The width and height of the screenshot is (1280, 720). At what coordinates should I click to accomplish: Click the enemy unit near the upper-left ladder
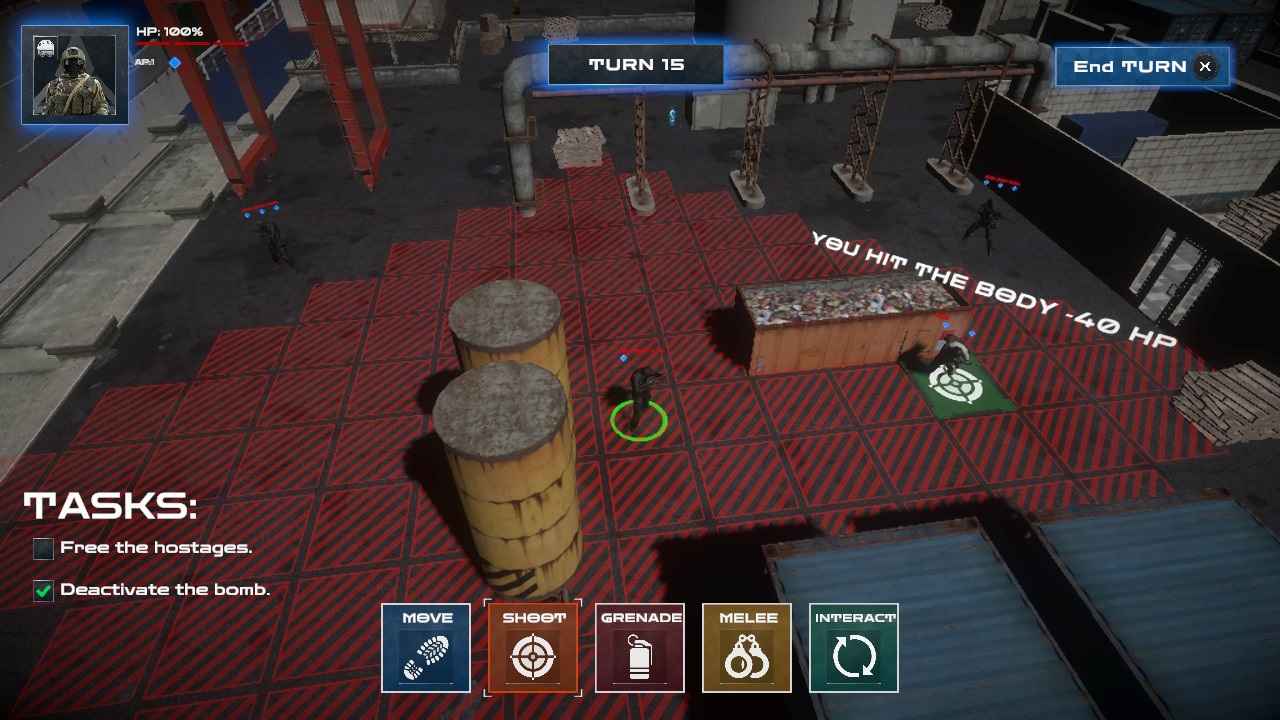270,240
